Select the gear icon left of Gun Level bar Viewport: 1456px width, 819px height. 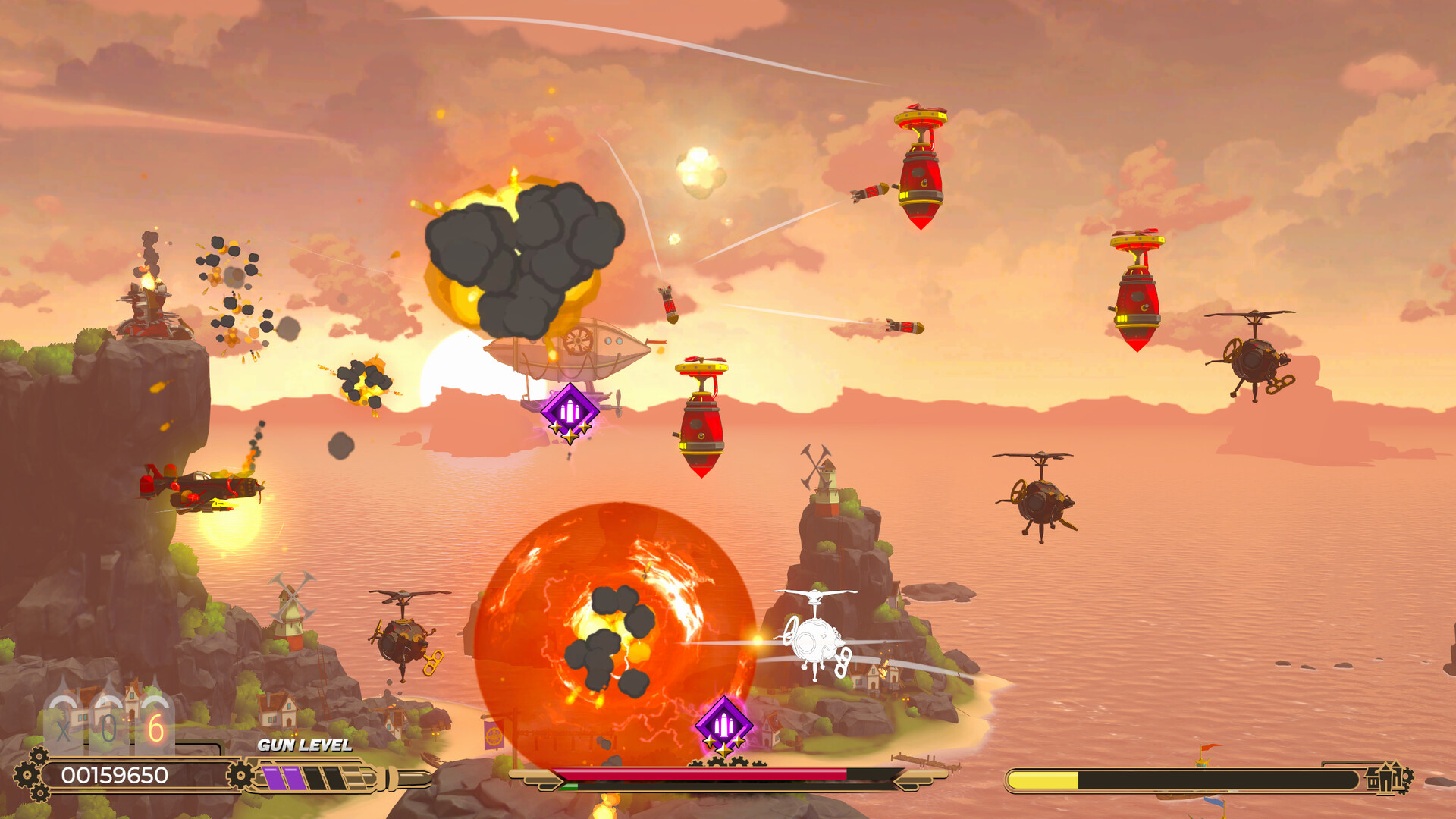241,774
